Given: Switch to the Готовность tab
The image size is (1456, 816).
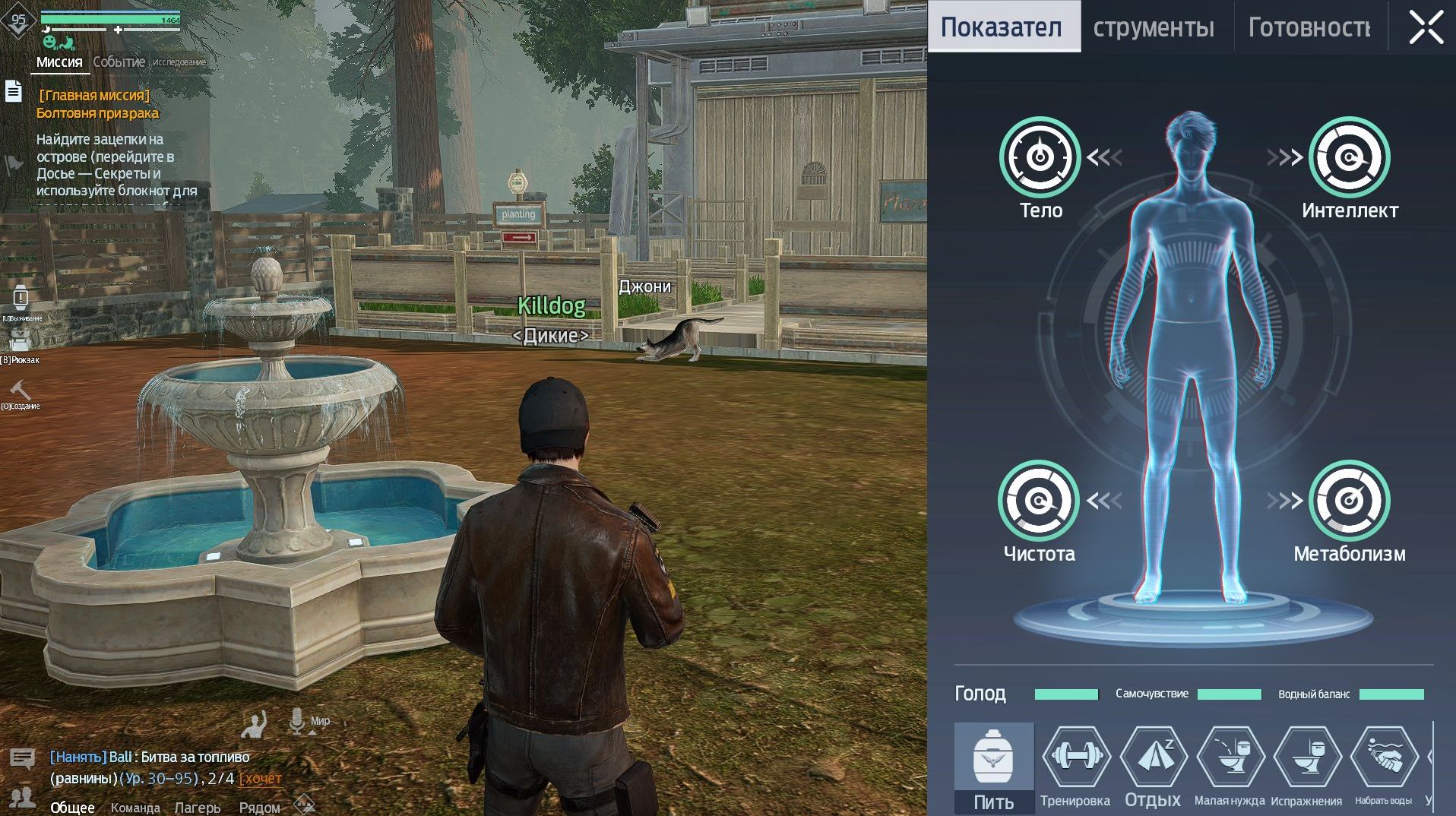Looking at the screenshot, I should pos(1309,28).
